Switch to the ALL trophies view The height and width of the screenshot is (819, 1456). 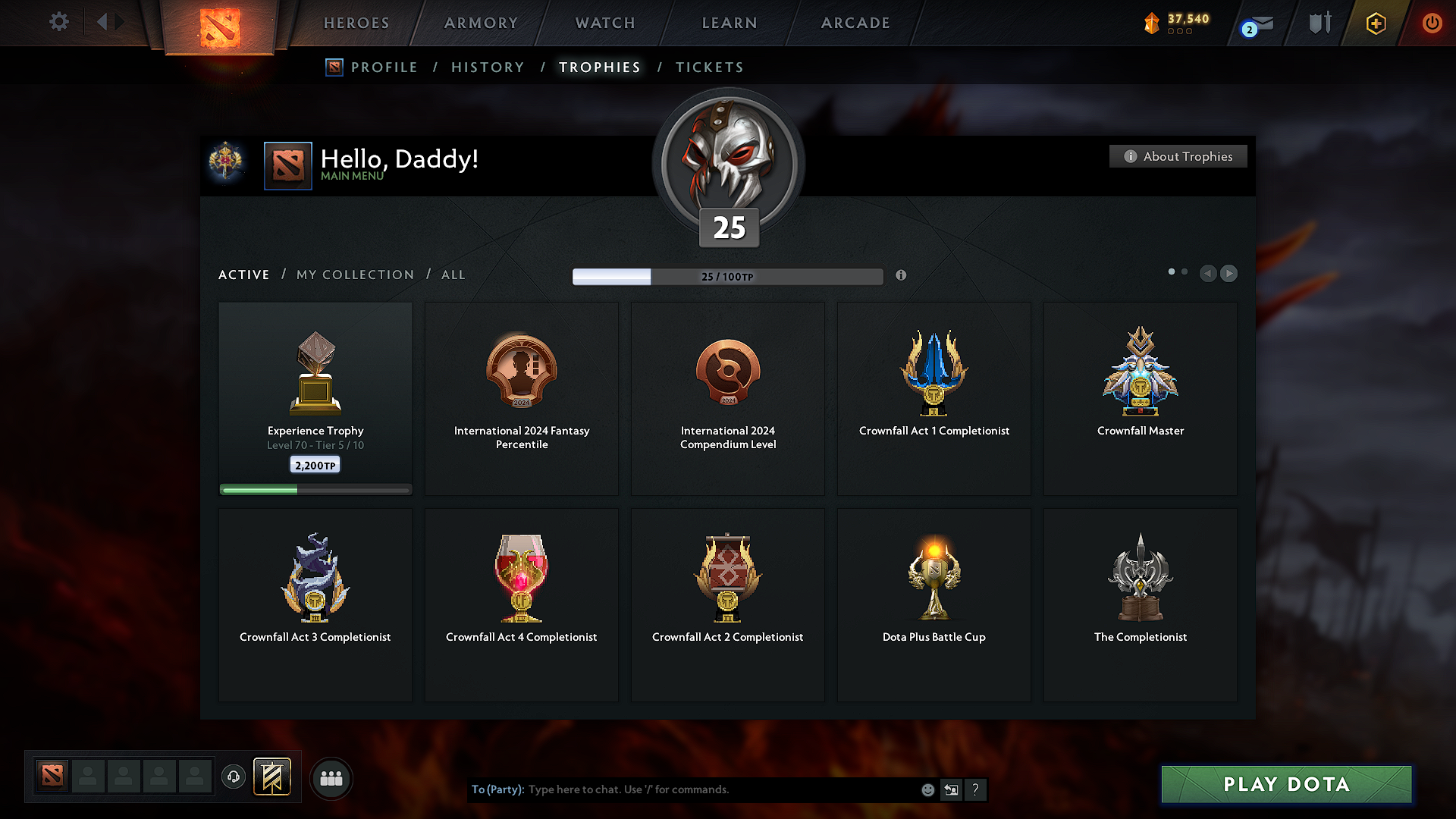click(x=453, y=275)
